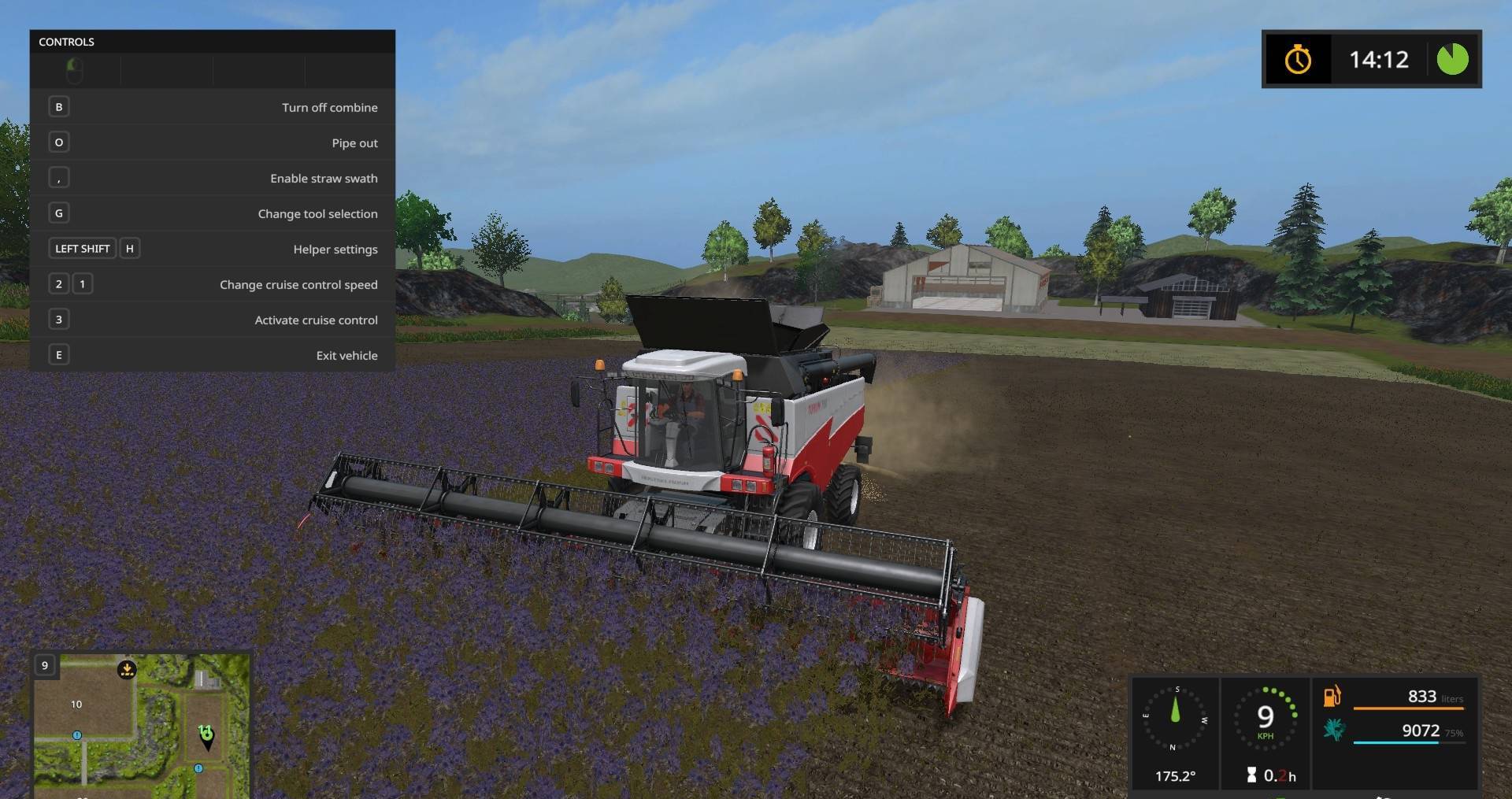Screen dimensions: 1512x799
Task: Click the LEFT SHIFT key button
Action: 82,248
